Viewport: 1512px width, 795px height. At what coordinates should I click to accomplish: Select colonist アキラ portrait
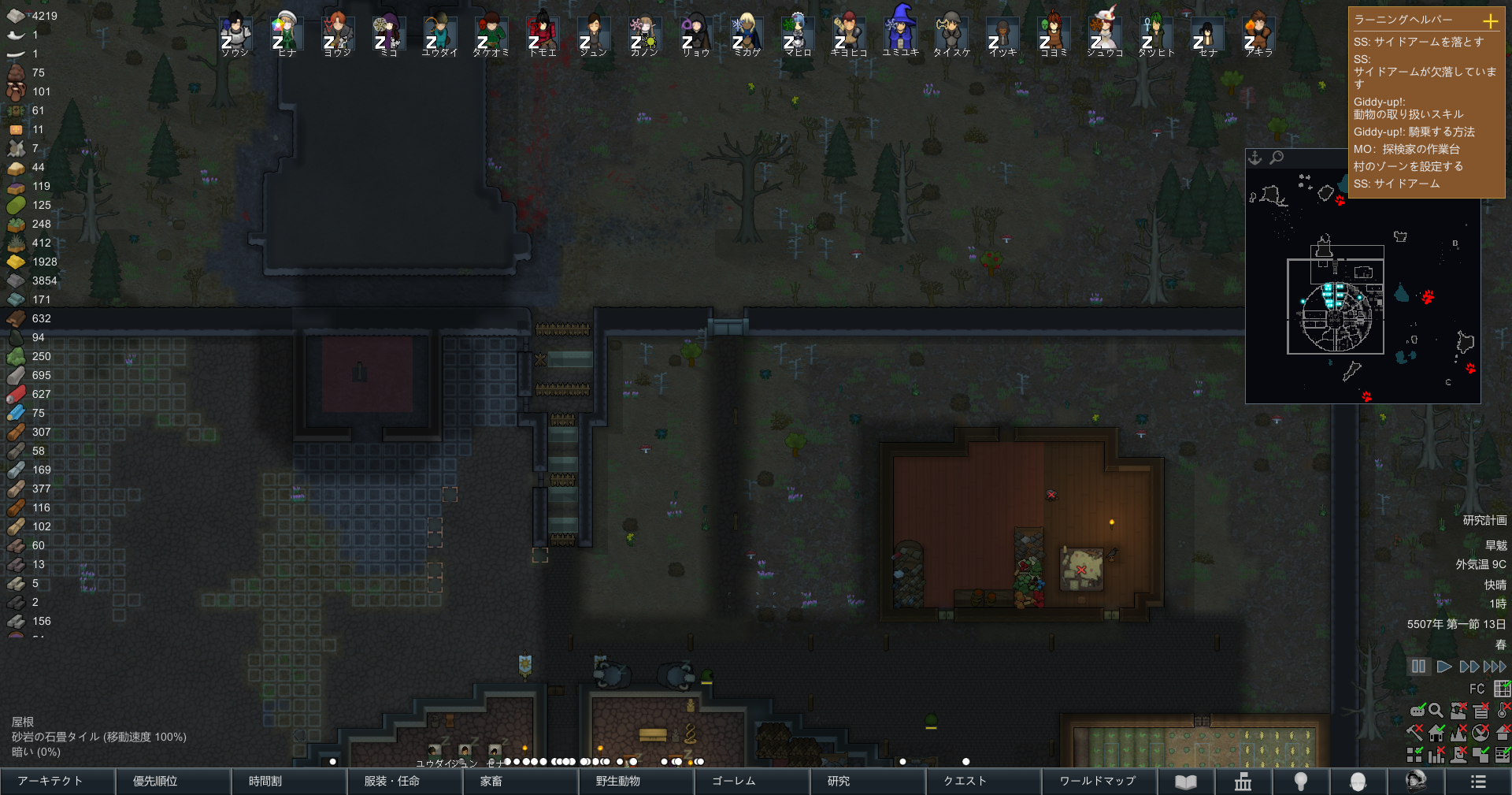click(x=1258, y=35)
